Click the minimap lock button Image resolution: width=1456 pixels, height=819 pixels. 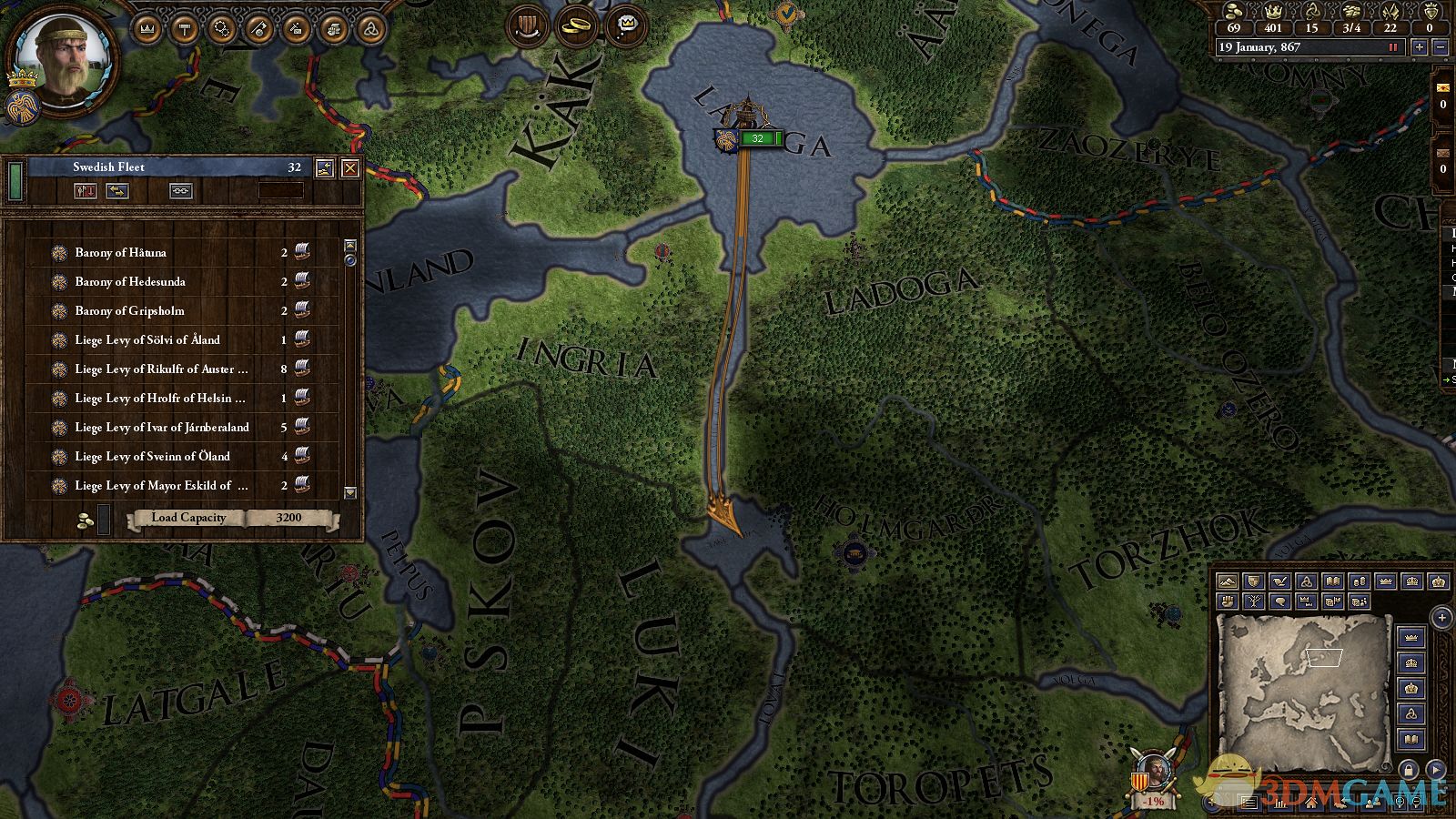pyautogui.click(x=1408, y=769)
